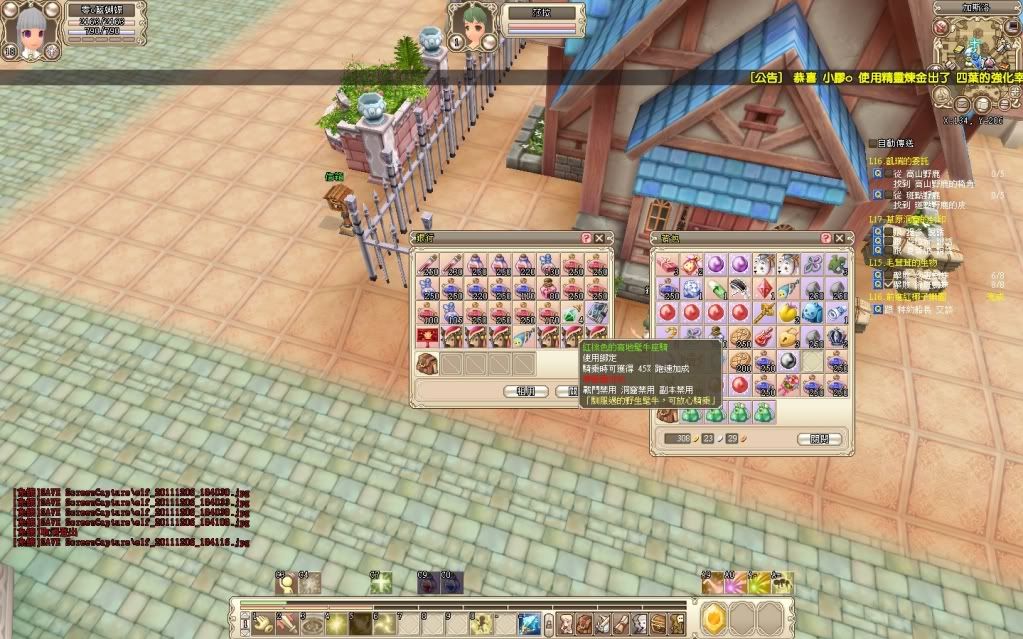Select the red guitar item in backpack
The width and height of the screenshot is (1023, 639).
click(x=764, y=337)
